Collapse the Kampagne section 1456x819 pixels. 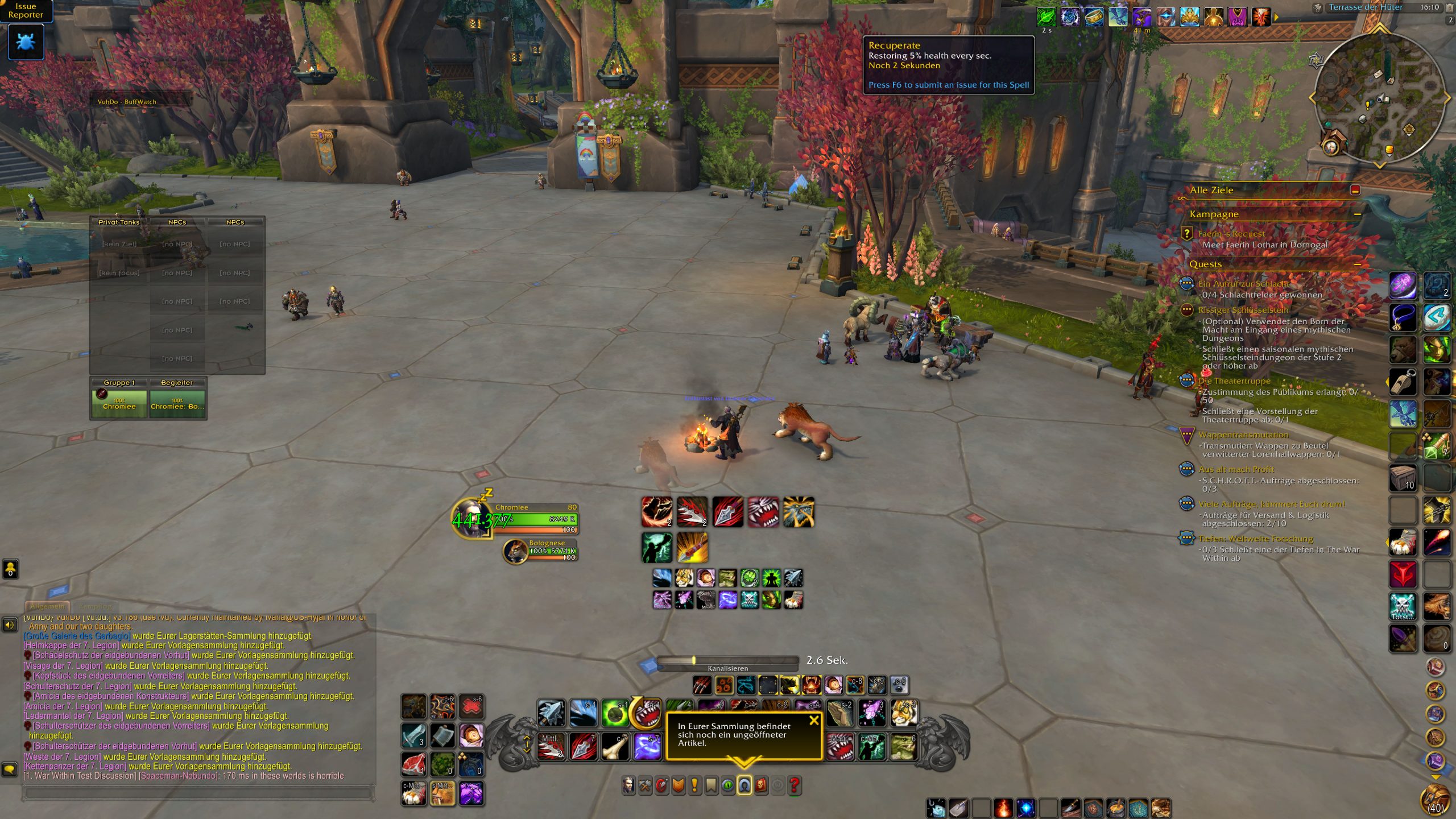pyautogui.click(x=1357, y=214)
